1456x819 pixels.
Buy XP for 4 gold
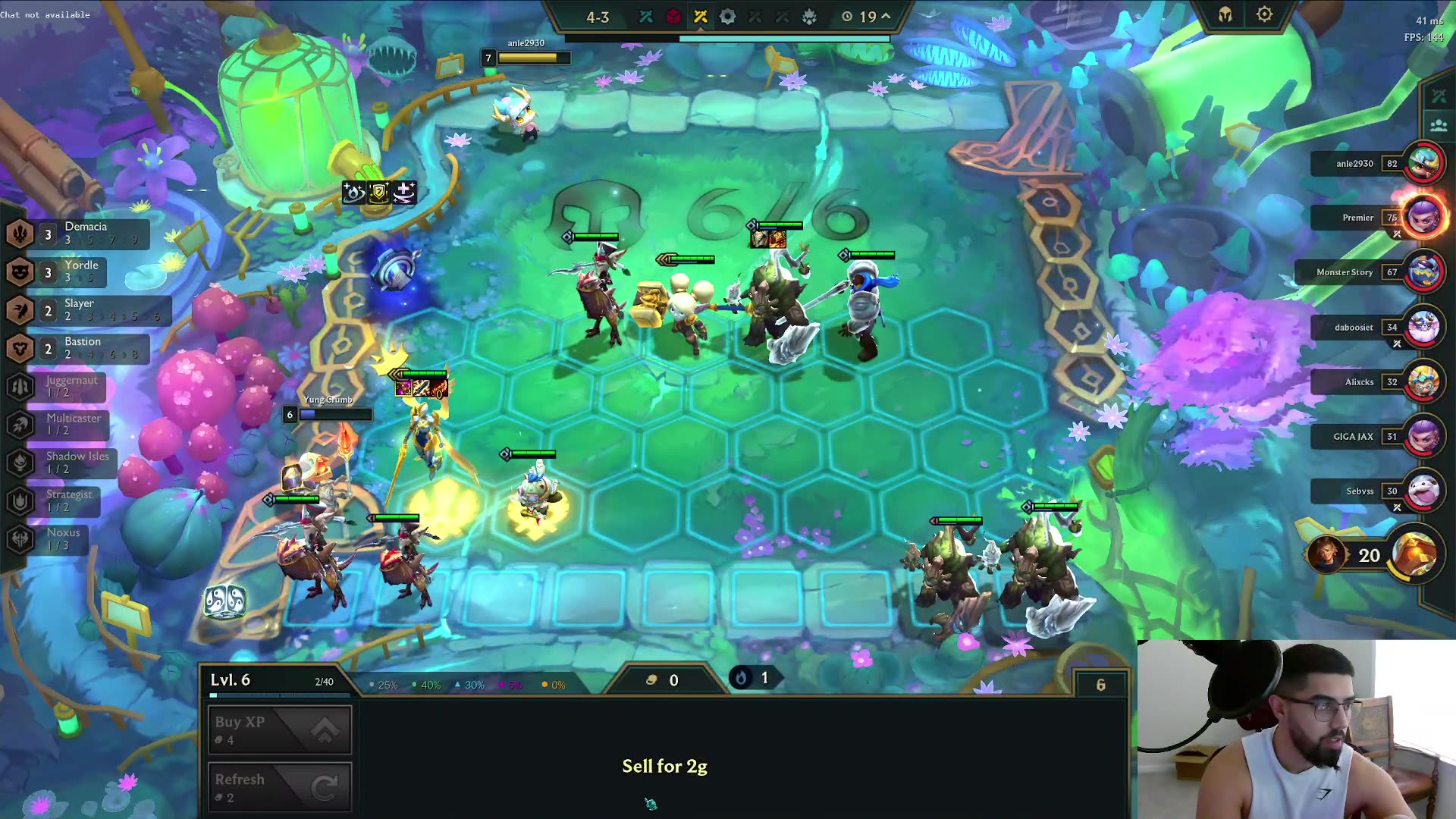pyautogui.click(x=279, y=729)
